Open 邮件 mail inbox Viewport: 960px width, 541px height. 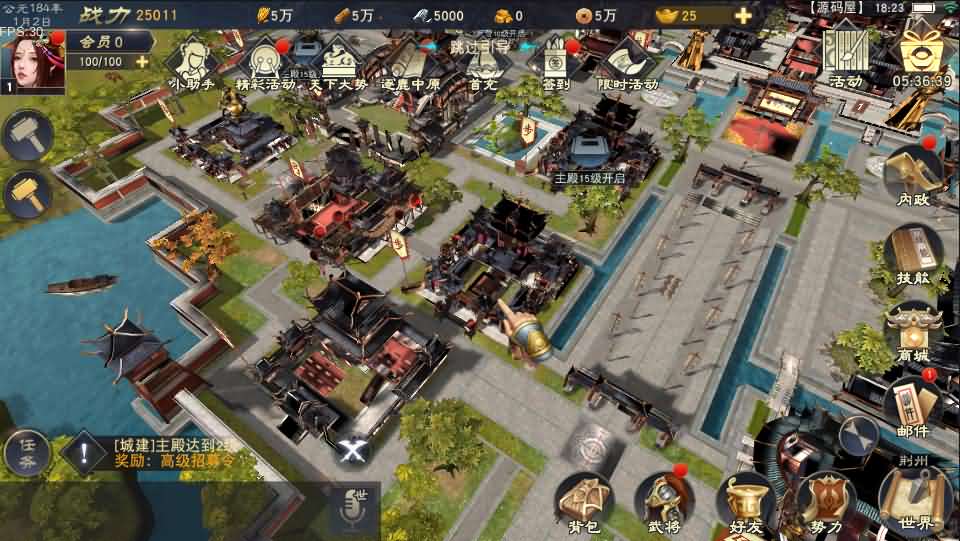pyautogui.click(x=911, y=409)
